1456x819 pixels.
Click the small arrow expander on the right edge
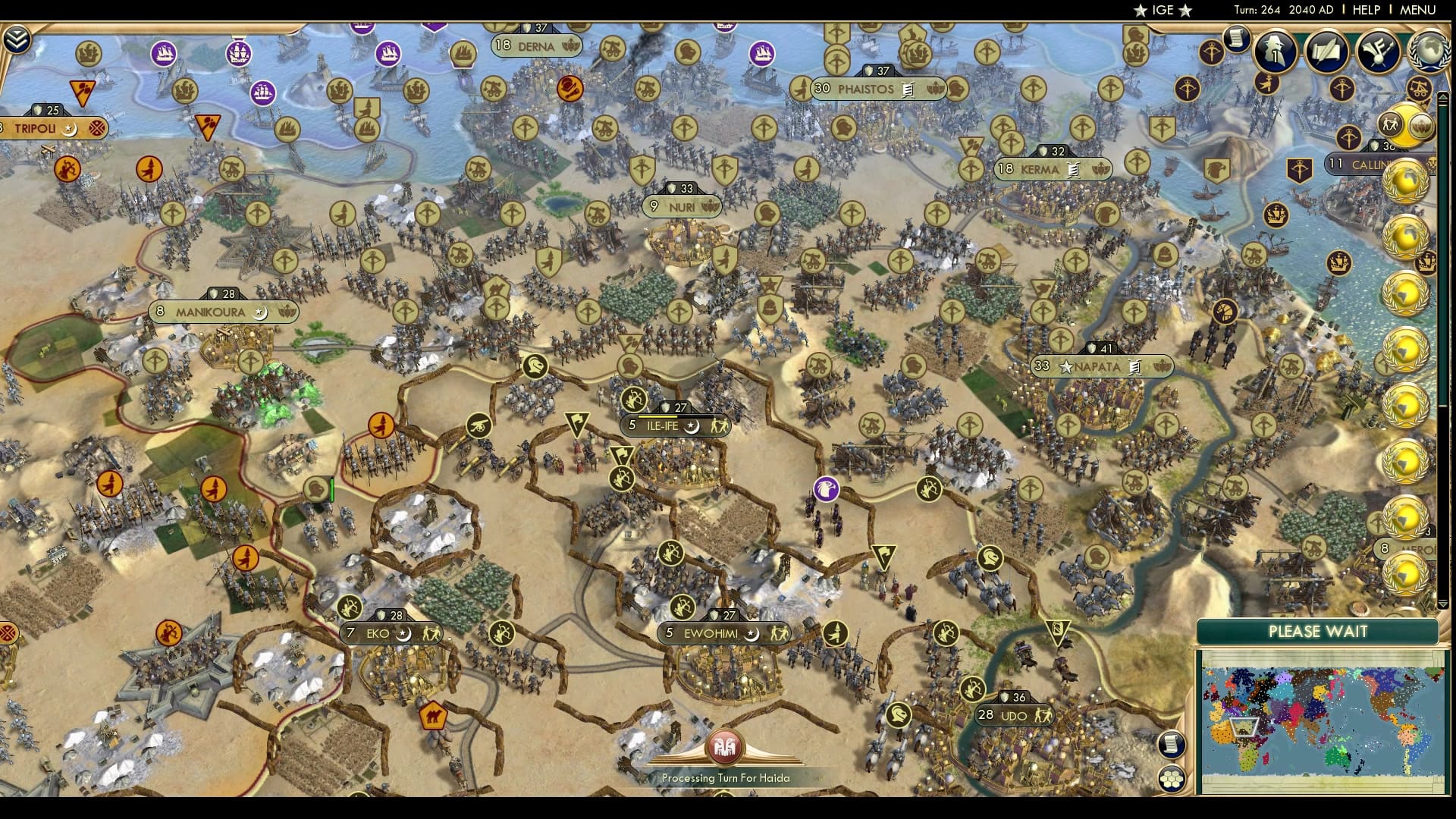1442,97
